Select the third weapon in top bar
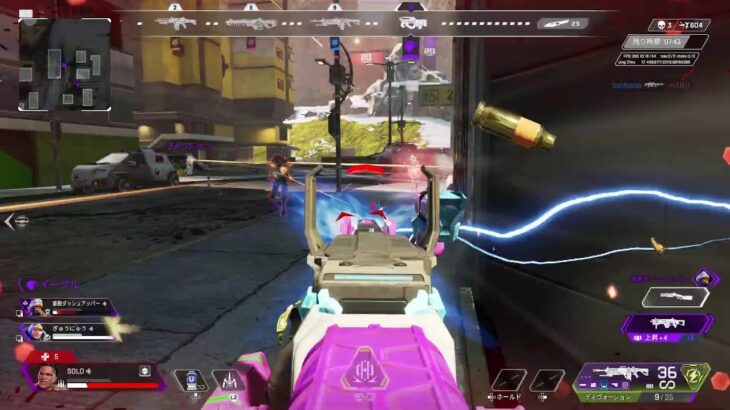The height and width of the screenshot is (410, 730). [334, 22]
